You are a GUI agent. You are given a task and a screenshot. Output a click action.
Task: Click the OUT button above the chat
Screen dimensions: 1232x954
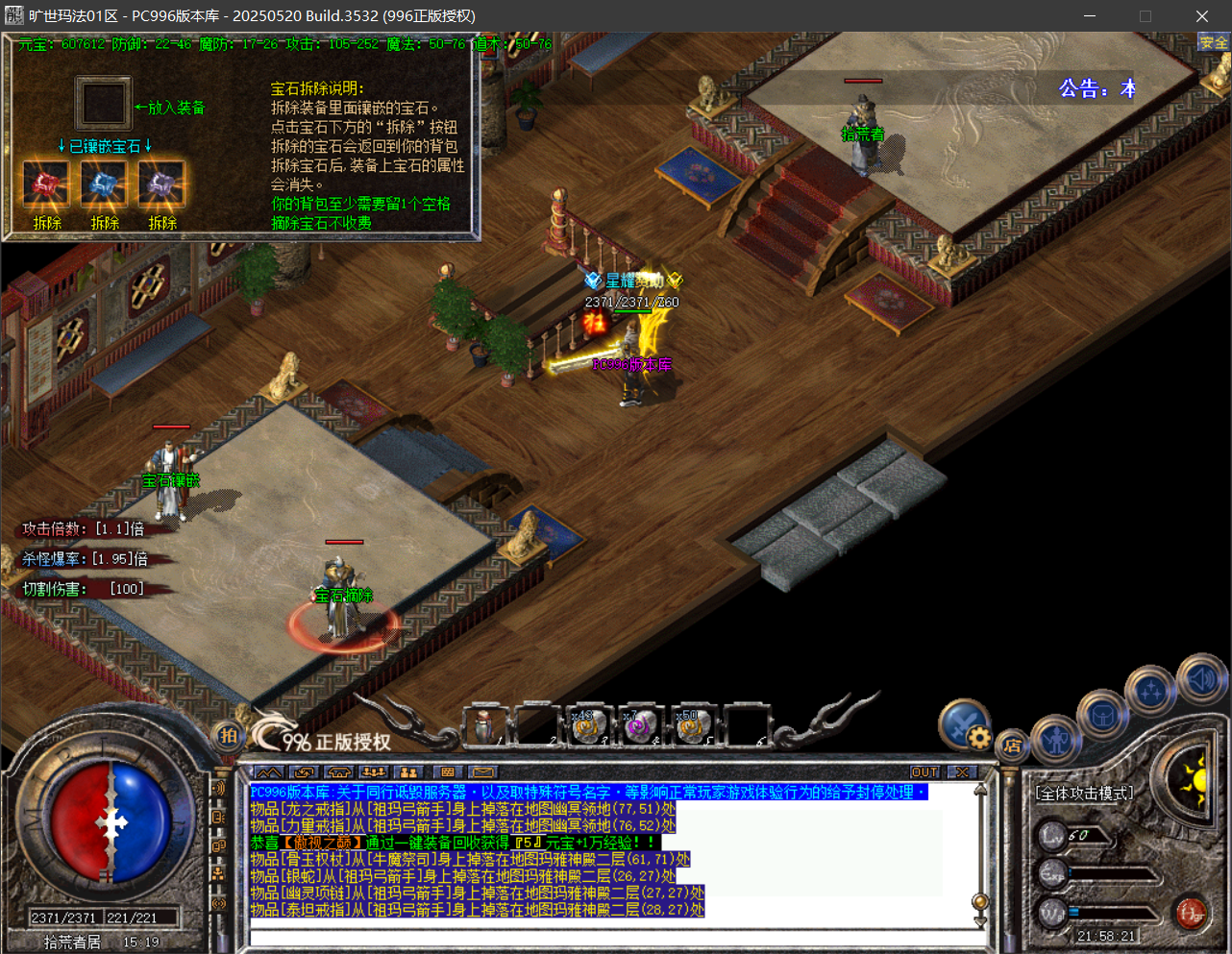924,772
